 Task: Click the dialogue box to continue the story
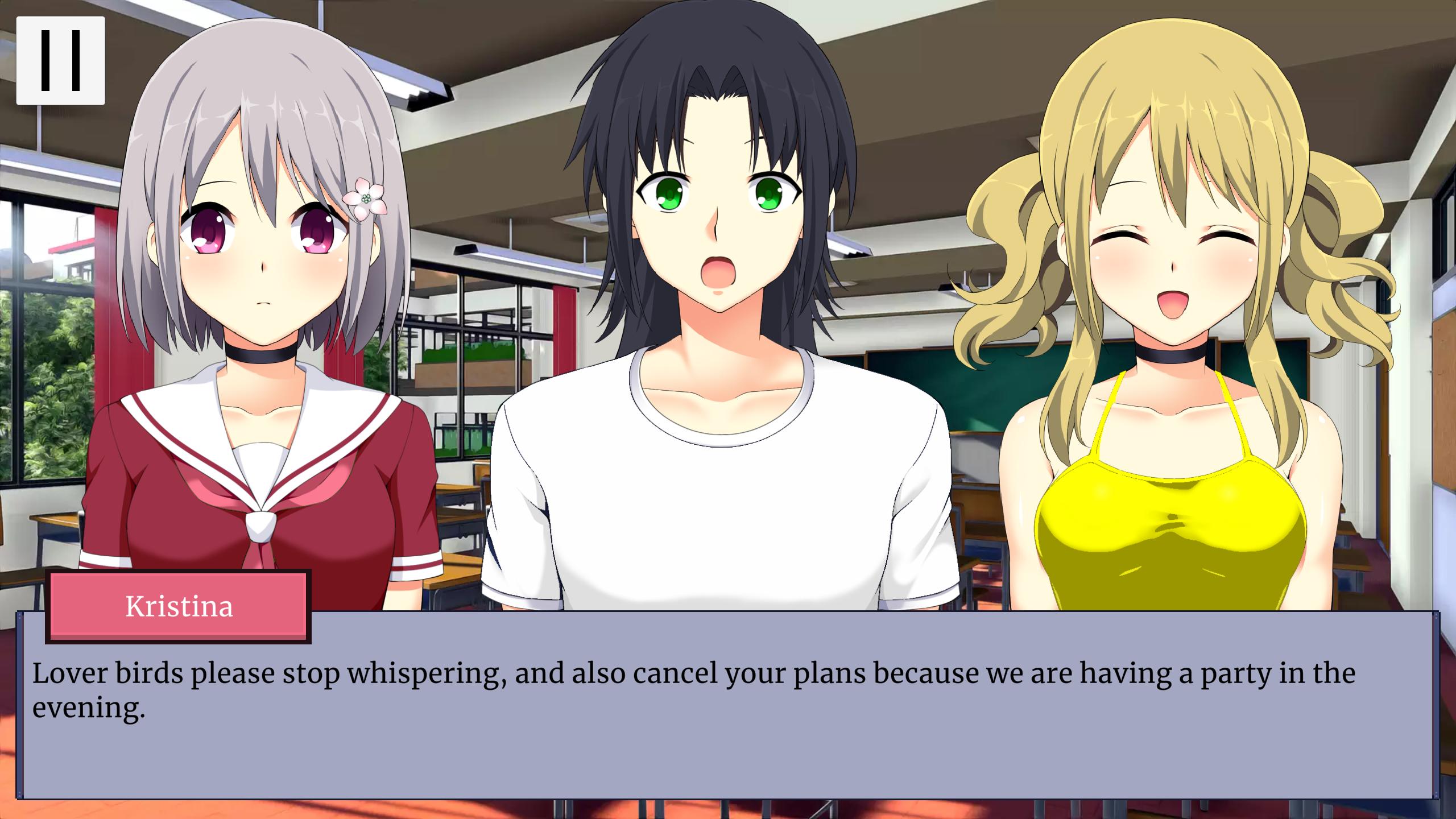coord(728,739)
